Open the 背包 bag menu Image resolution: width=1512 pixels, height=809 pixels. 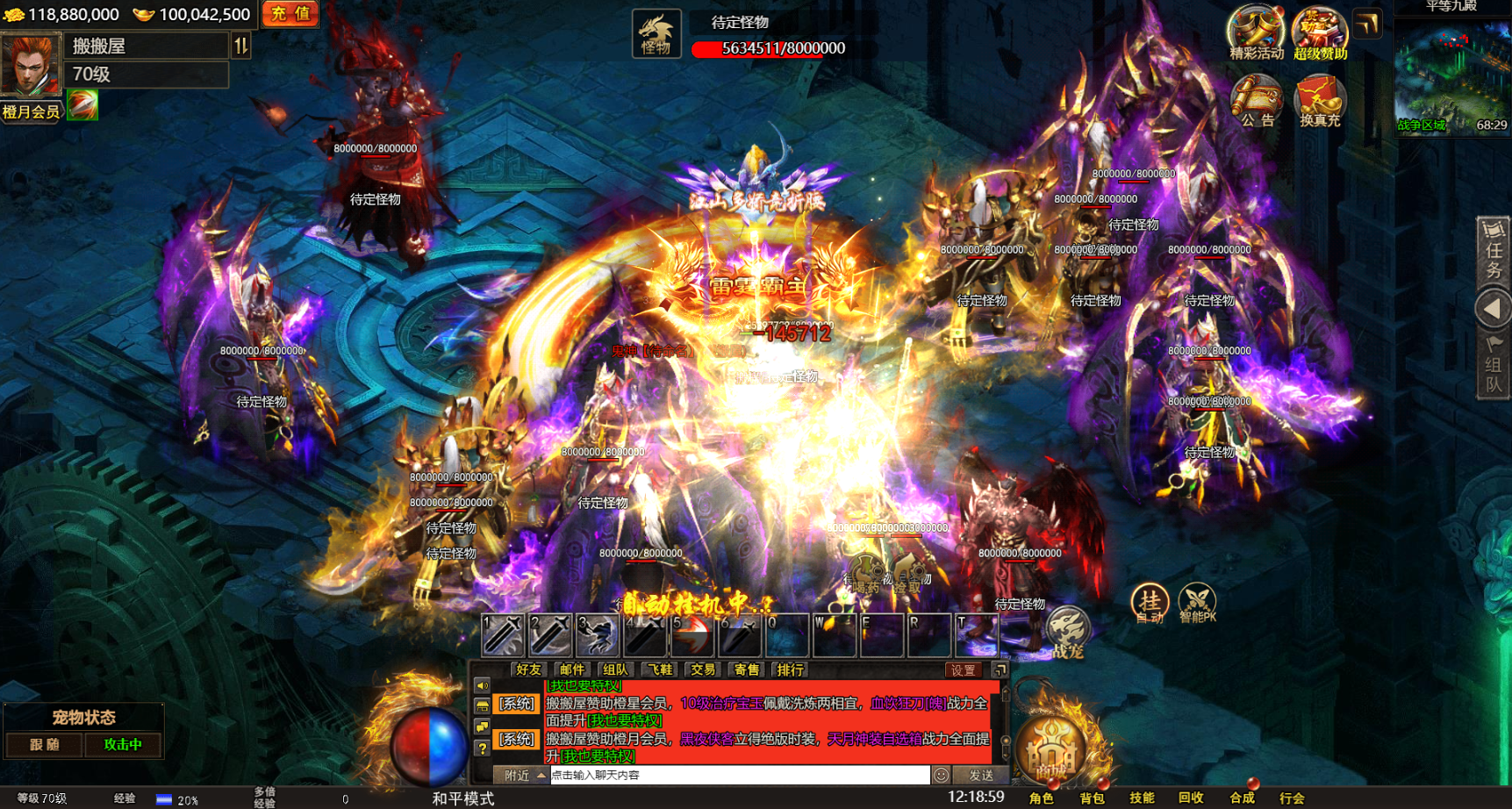pos(1093,798)
